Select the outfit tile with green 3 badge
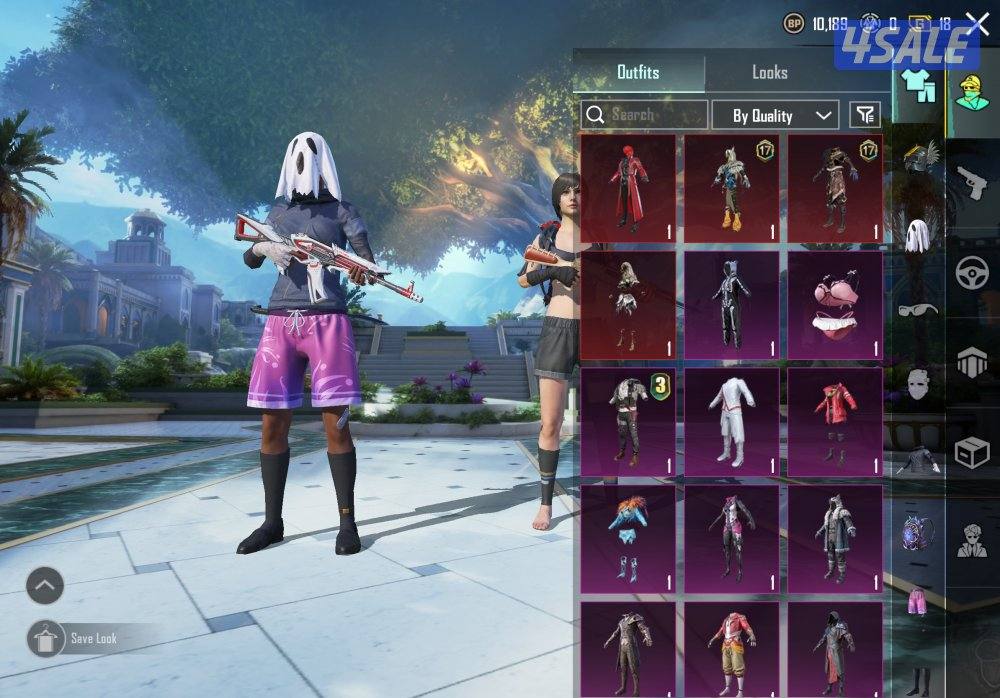Image resolution: width=1000 pixels, height=698 pixels. point(629,421)
